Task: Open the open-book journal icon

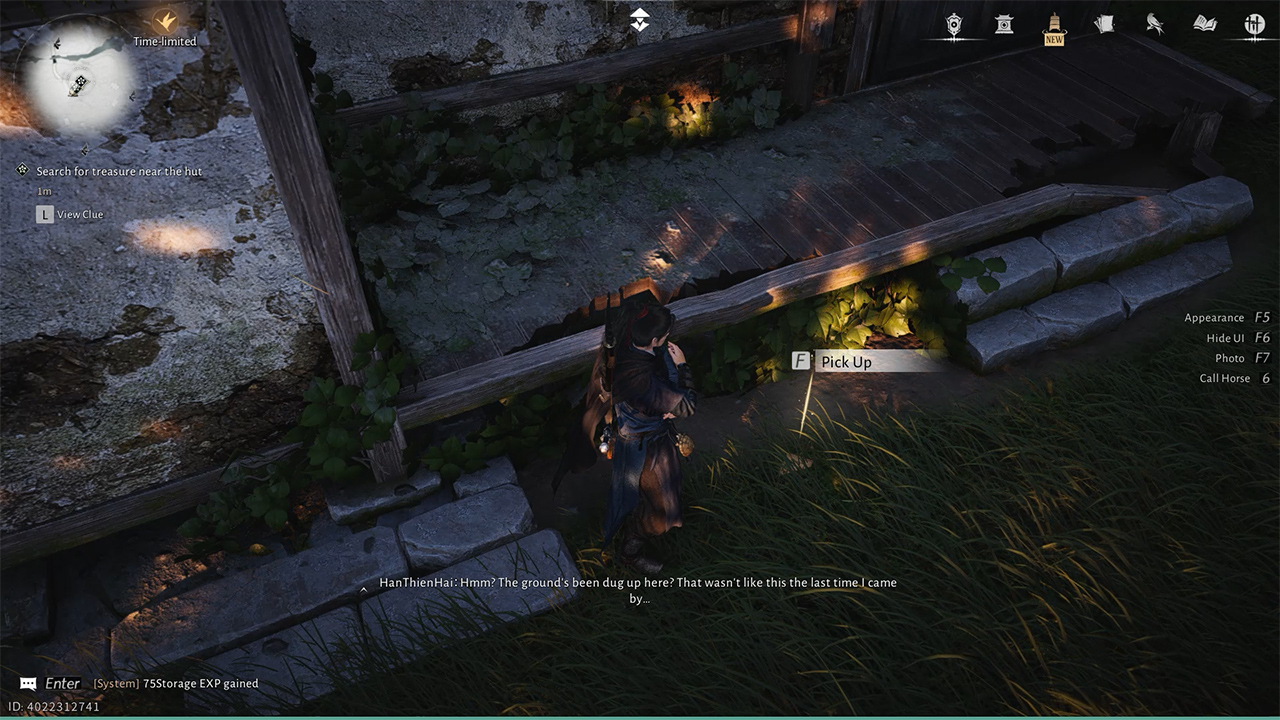Action: point(1204,24)
